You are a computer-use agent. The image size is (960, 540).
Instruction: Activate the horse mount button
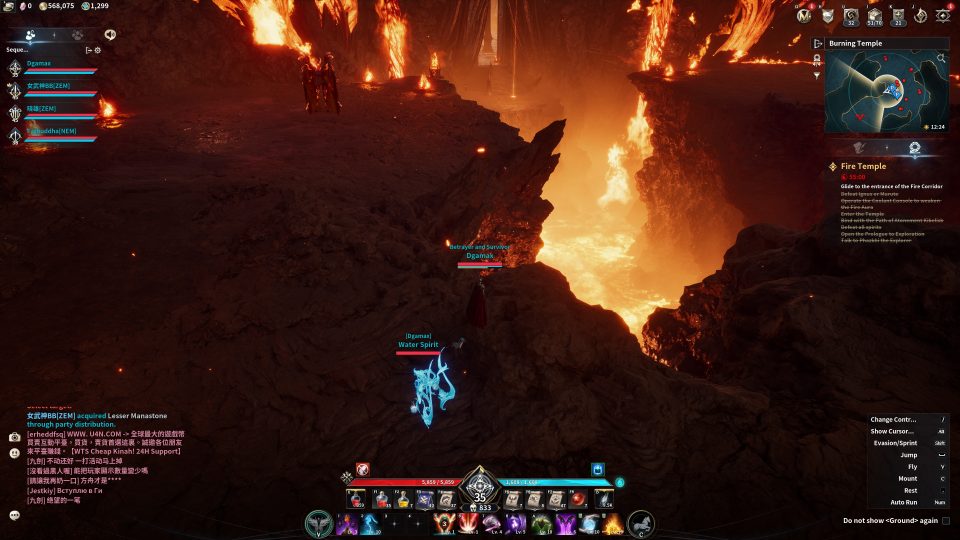click(640, 523)
